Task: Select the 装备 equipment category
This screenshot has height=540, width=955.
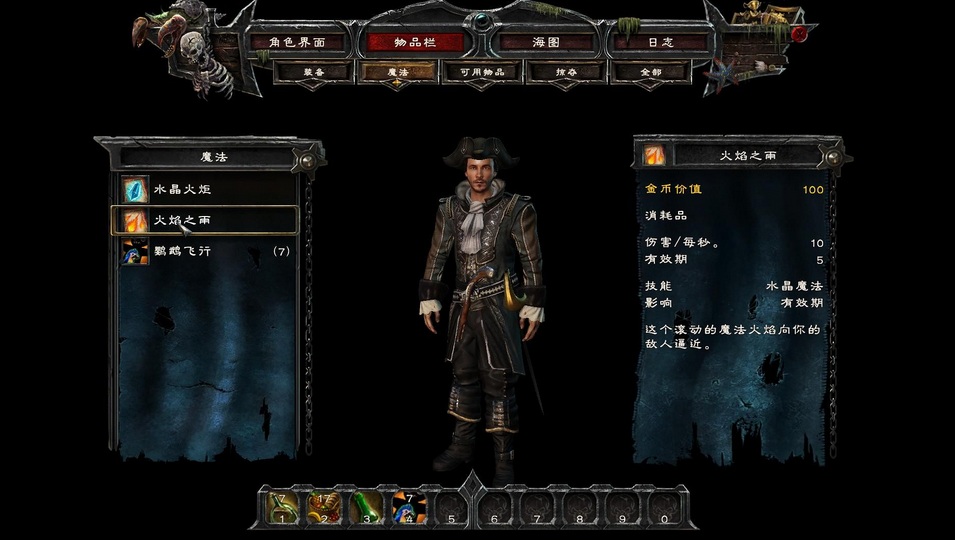Action: (x=313, y=72)
